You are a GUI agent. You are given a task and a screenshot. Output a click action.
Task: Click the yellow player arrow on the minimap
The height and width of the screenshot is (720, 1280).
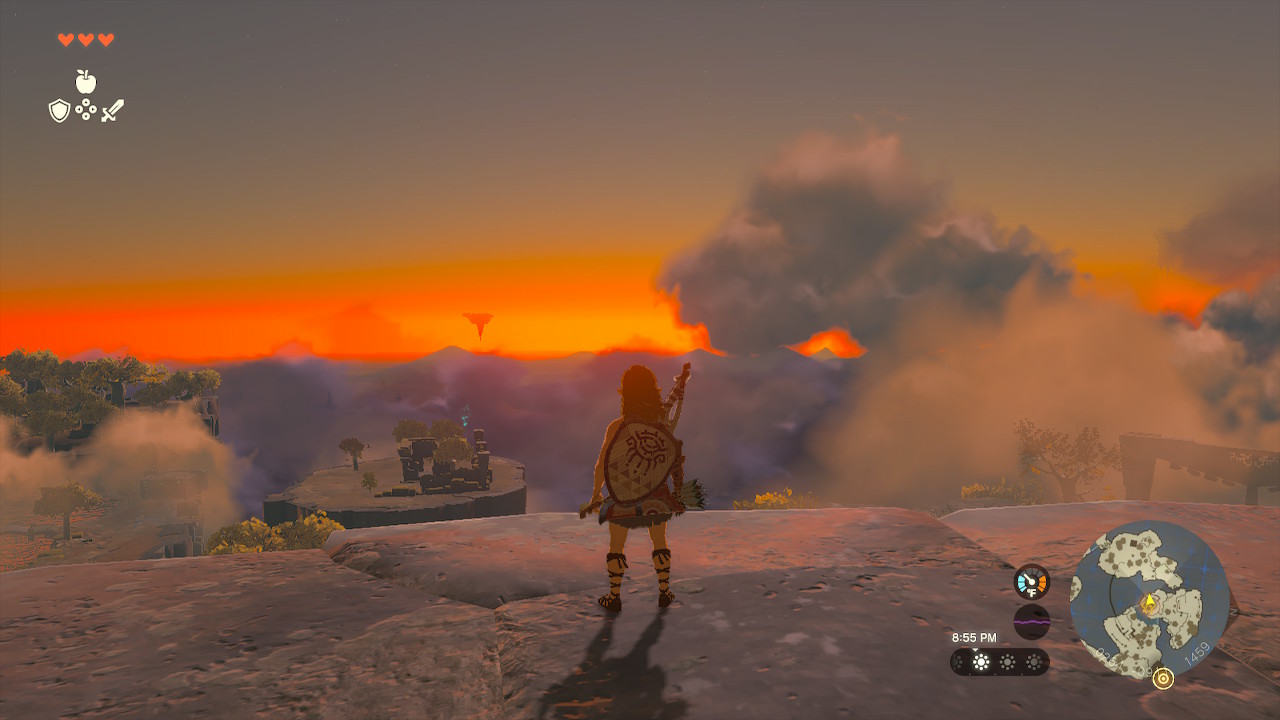coord(1149,601)
